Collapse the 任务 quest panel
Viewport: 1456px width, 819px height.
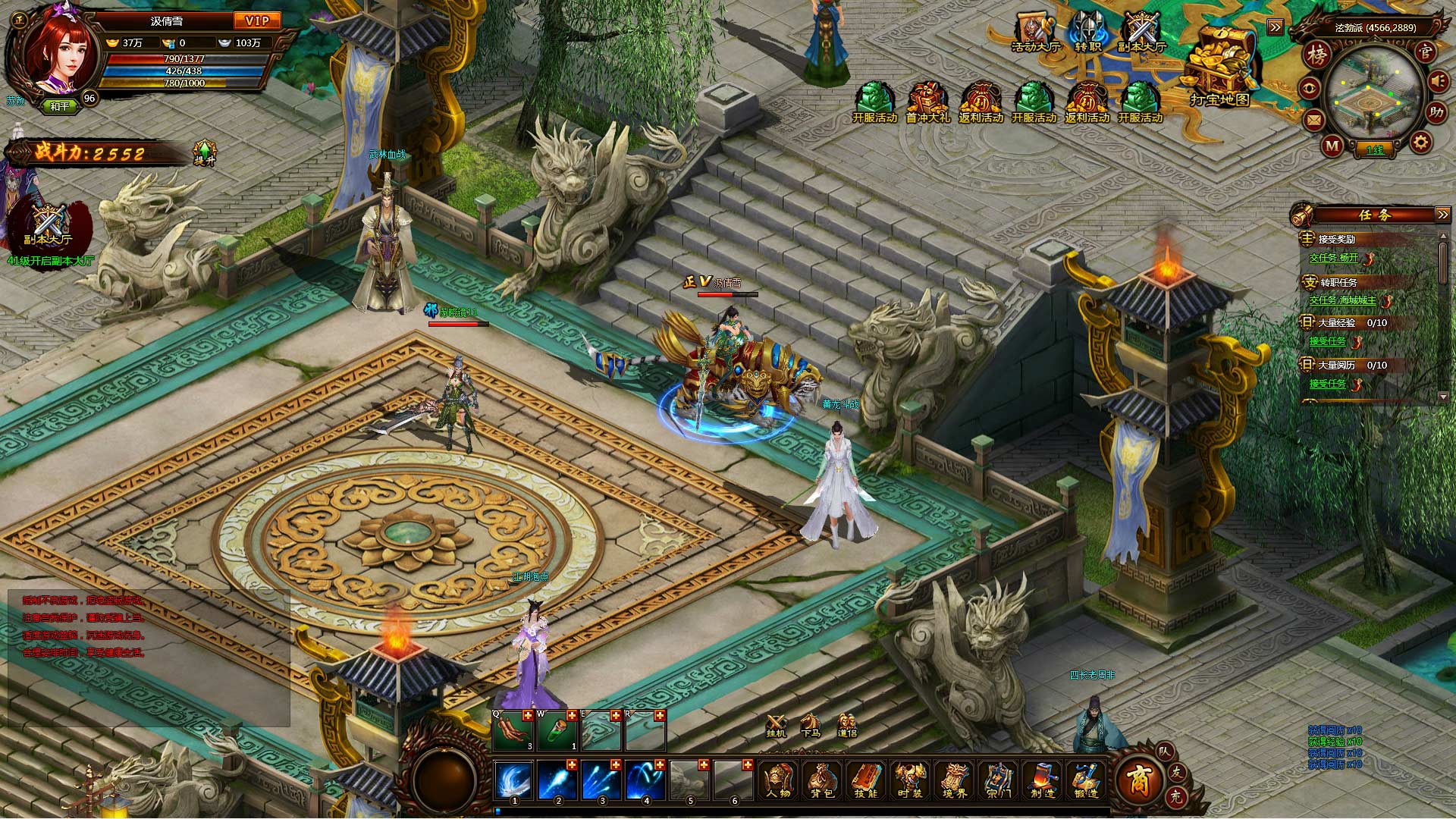coord(1442,215)
